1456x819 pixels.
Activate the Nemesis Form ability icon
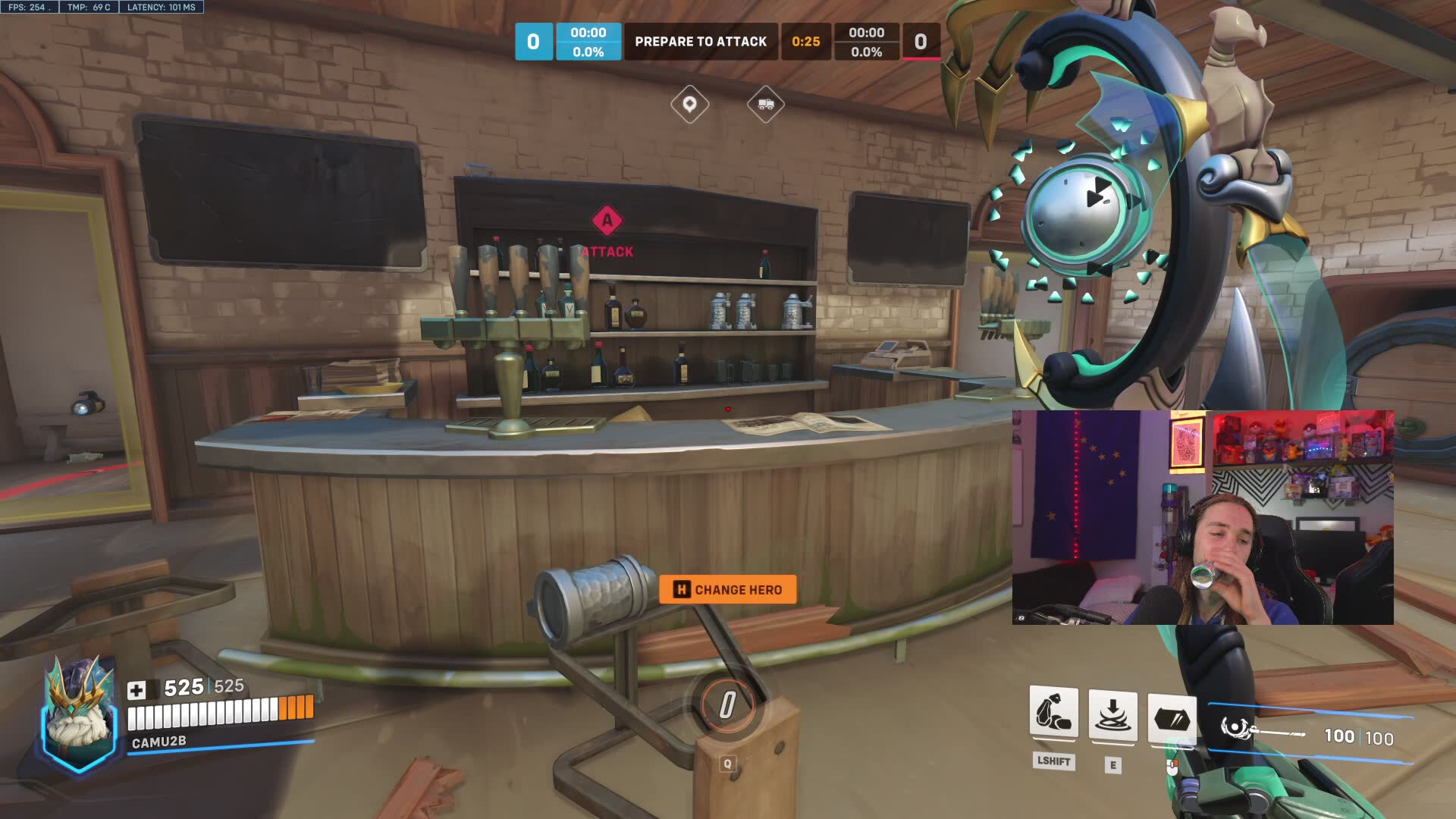[x=1053, y=714]
